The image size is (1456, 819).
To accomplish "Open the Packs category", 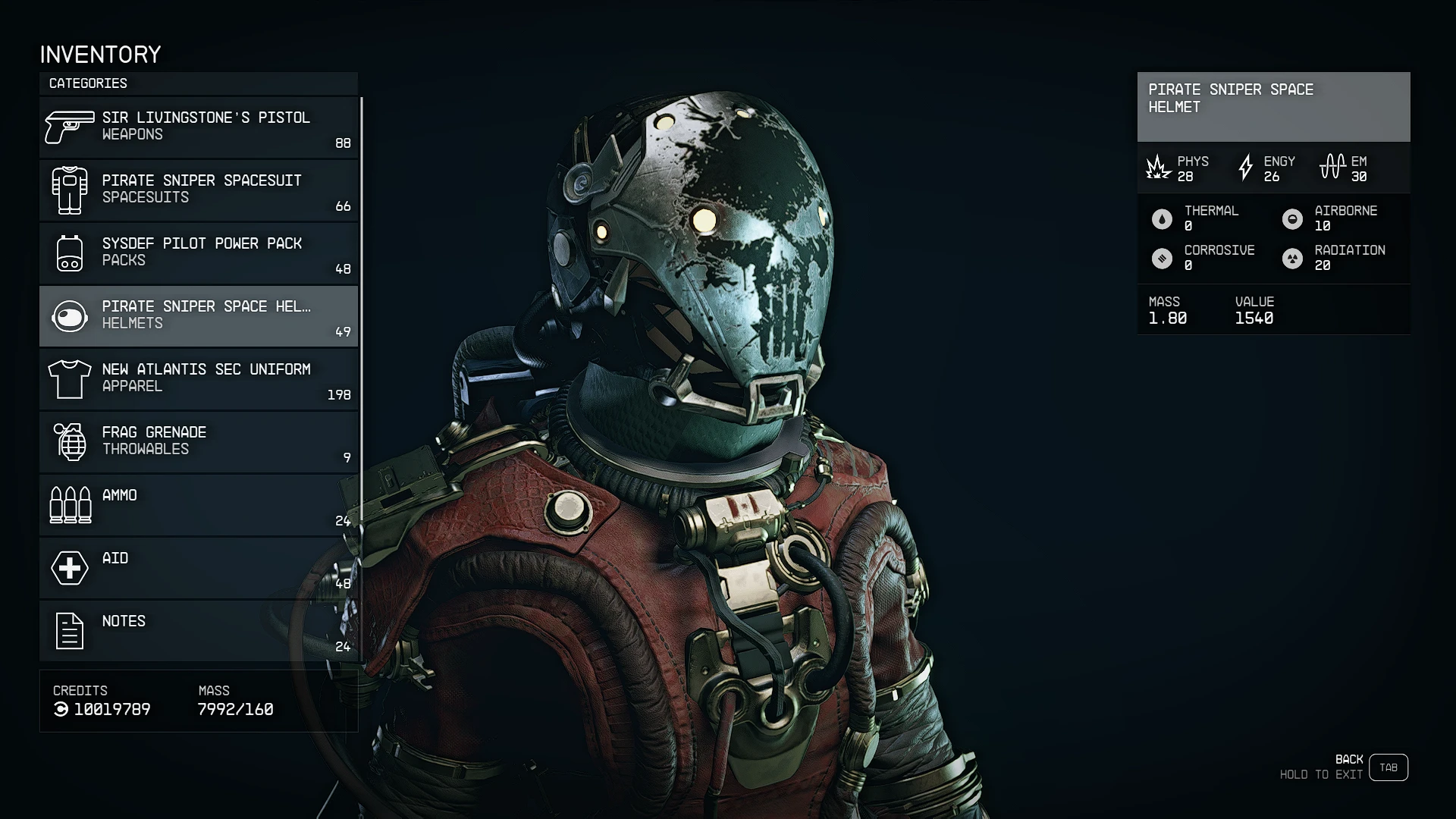I will (199, 253).
